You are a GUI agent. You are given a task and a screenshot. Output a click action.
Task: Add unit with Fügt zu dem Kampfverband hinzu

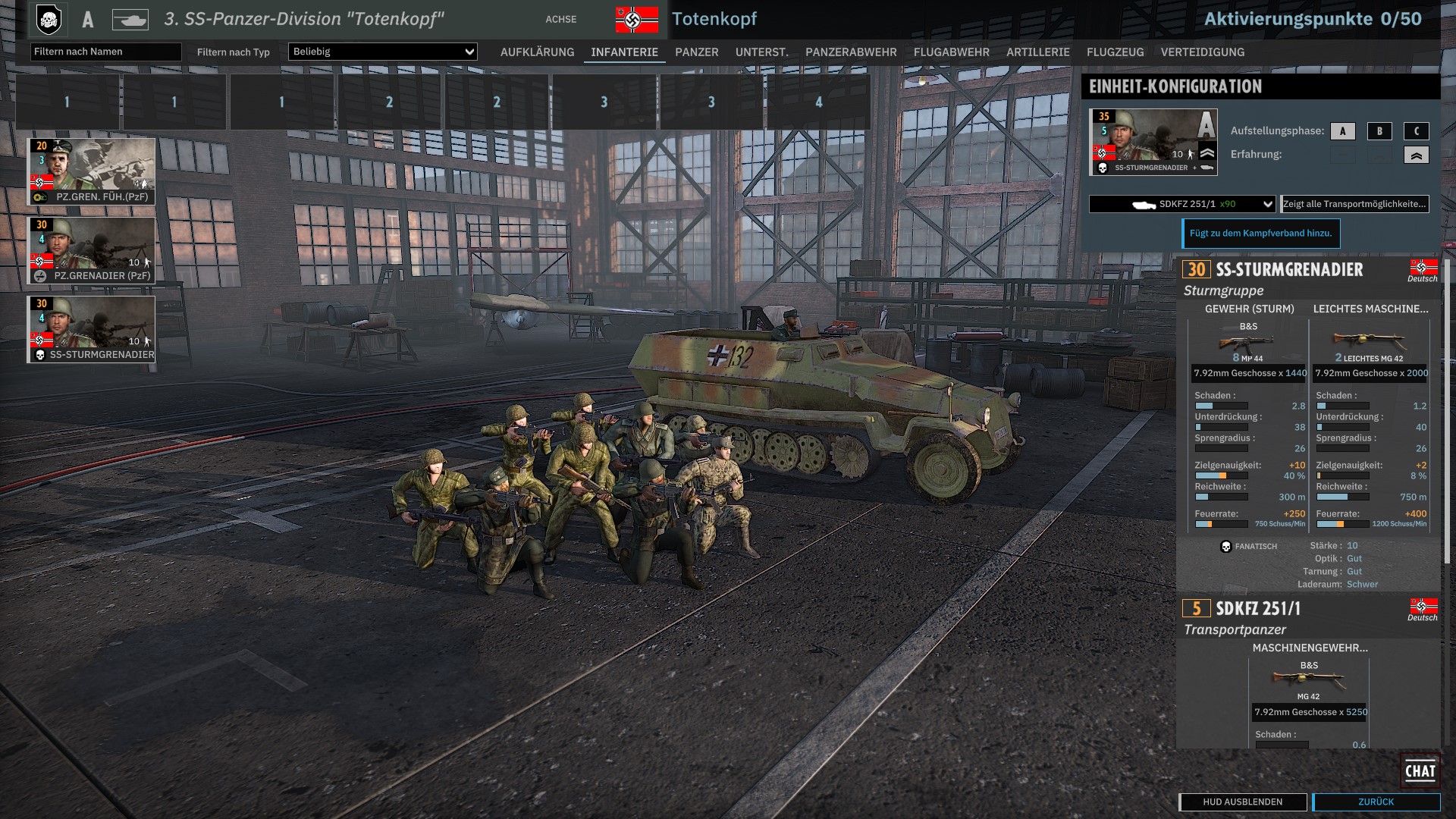[x=1260, y=234]
